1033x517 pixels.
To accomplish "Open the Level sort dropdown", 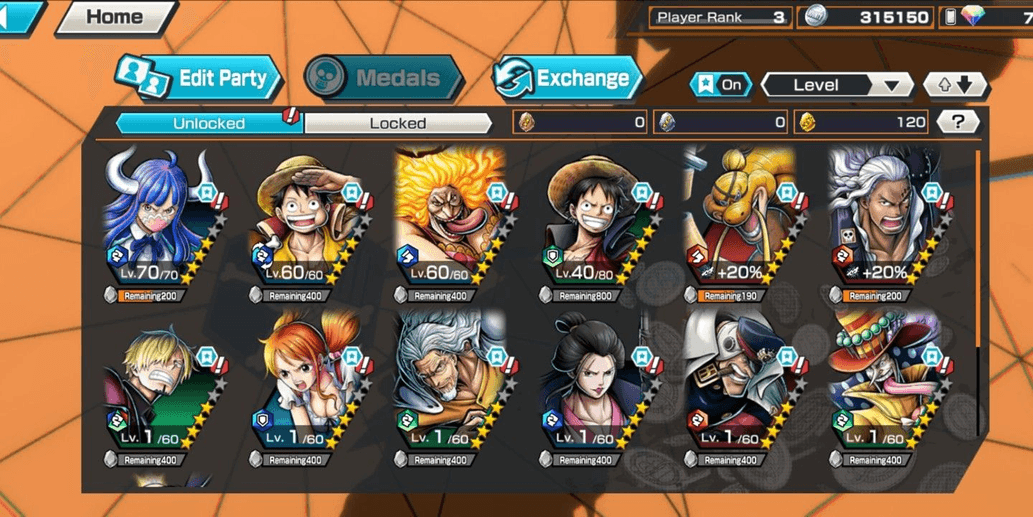I will point(836,85).
